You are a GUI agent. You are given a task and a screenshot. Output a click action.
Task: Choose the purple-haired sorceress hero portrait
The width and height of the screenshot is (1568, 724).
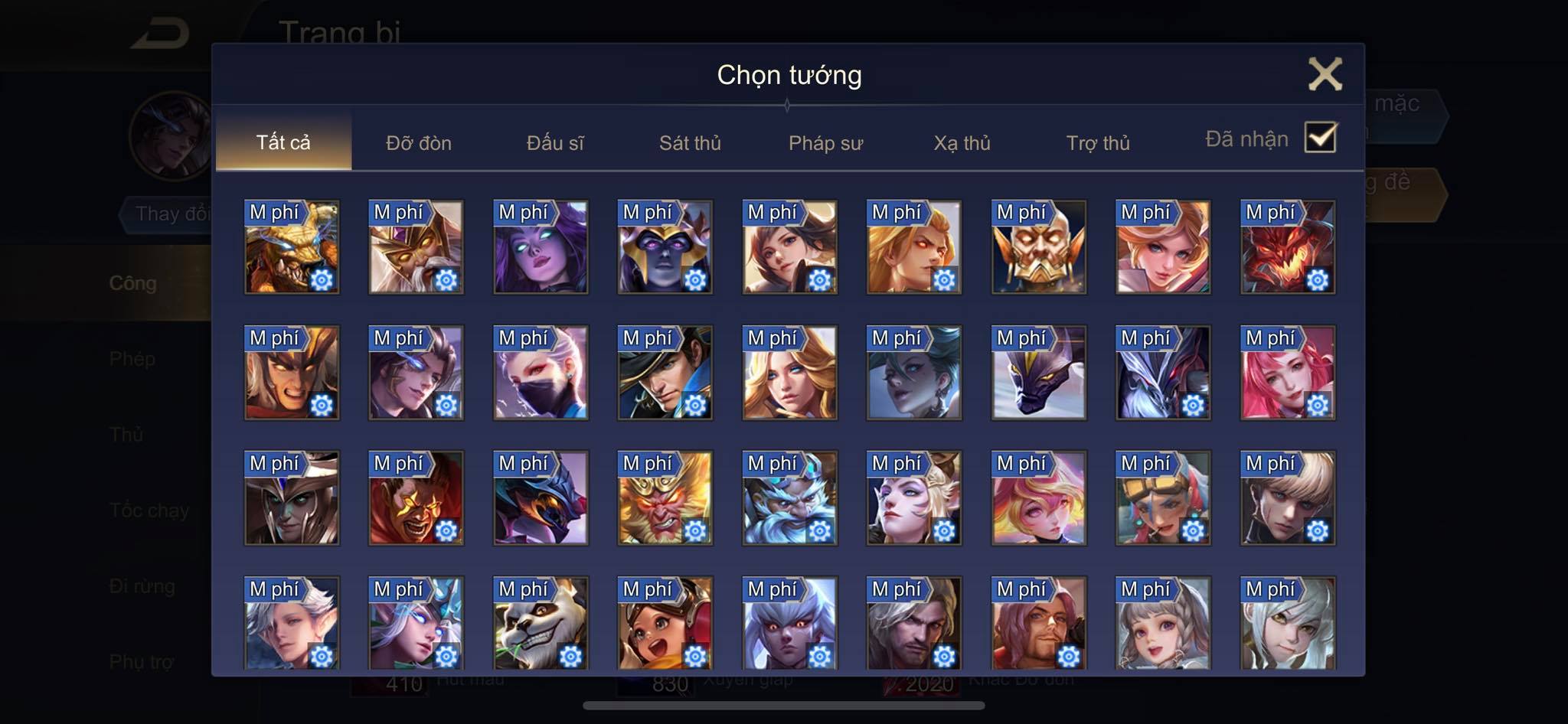click(x=541, y=247)
